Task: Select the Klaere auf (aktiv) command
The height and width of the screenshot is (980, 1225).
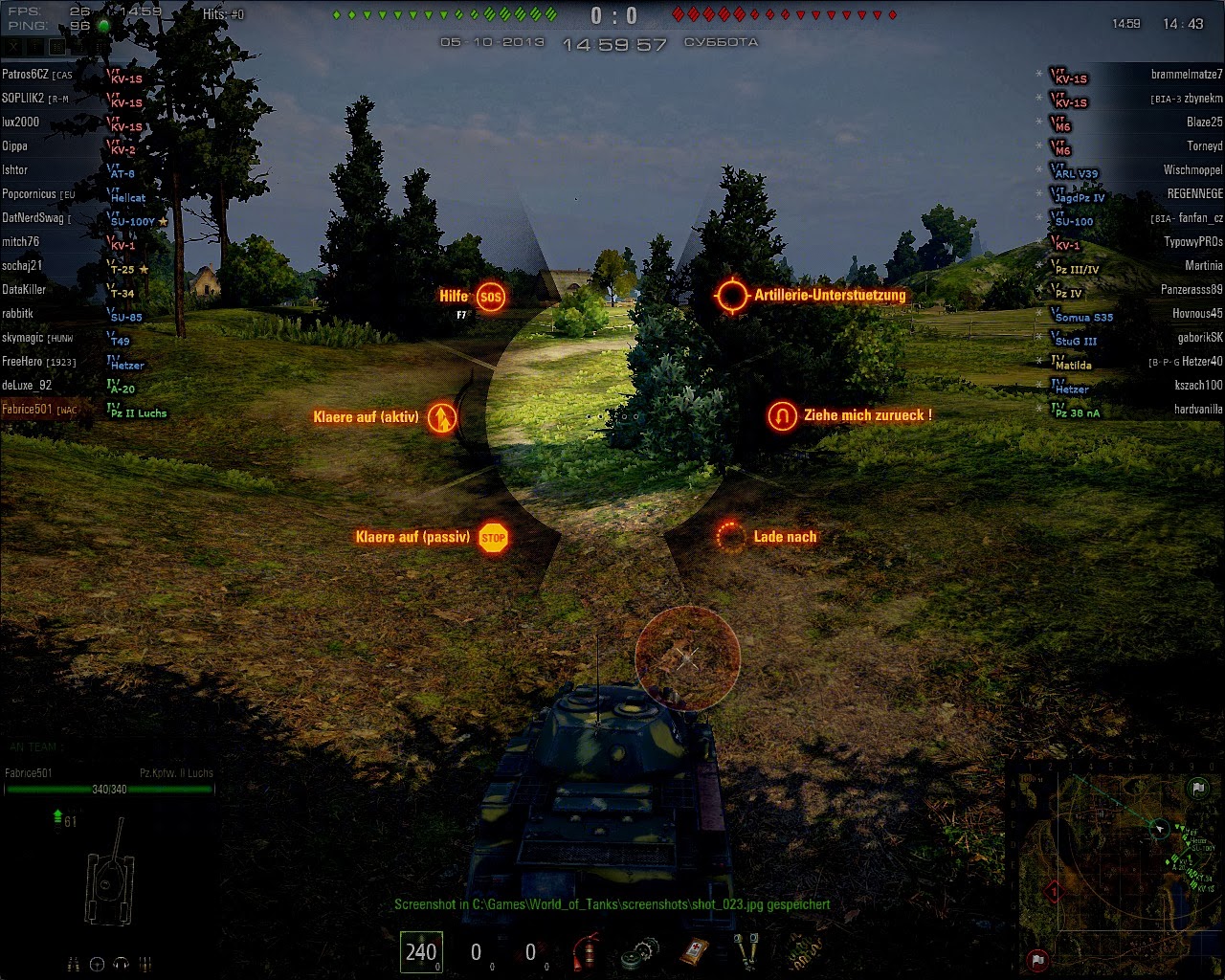Action: click(x=441, y=418)
